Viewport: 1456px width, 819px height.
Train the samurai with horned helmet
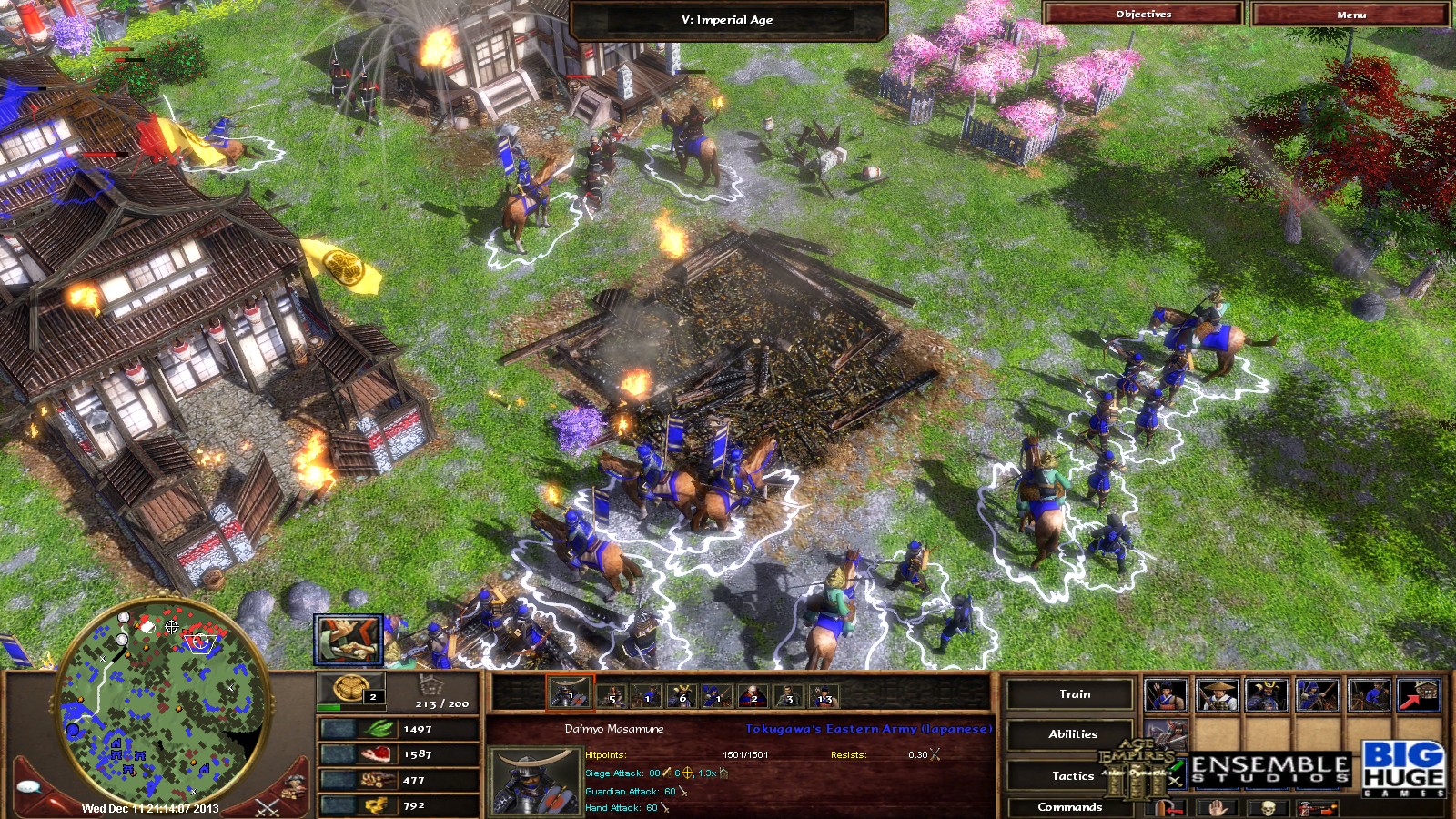tap(1267, 695)
